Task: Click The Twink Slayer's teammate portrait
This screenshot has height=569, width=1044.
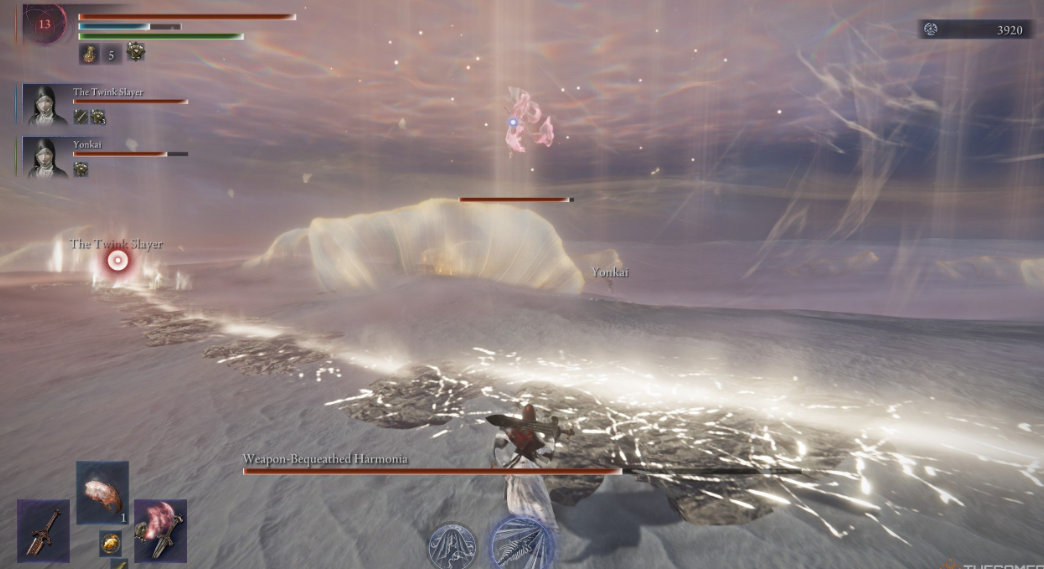Action: (x=47, y=104)
